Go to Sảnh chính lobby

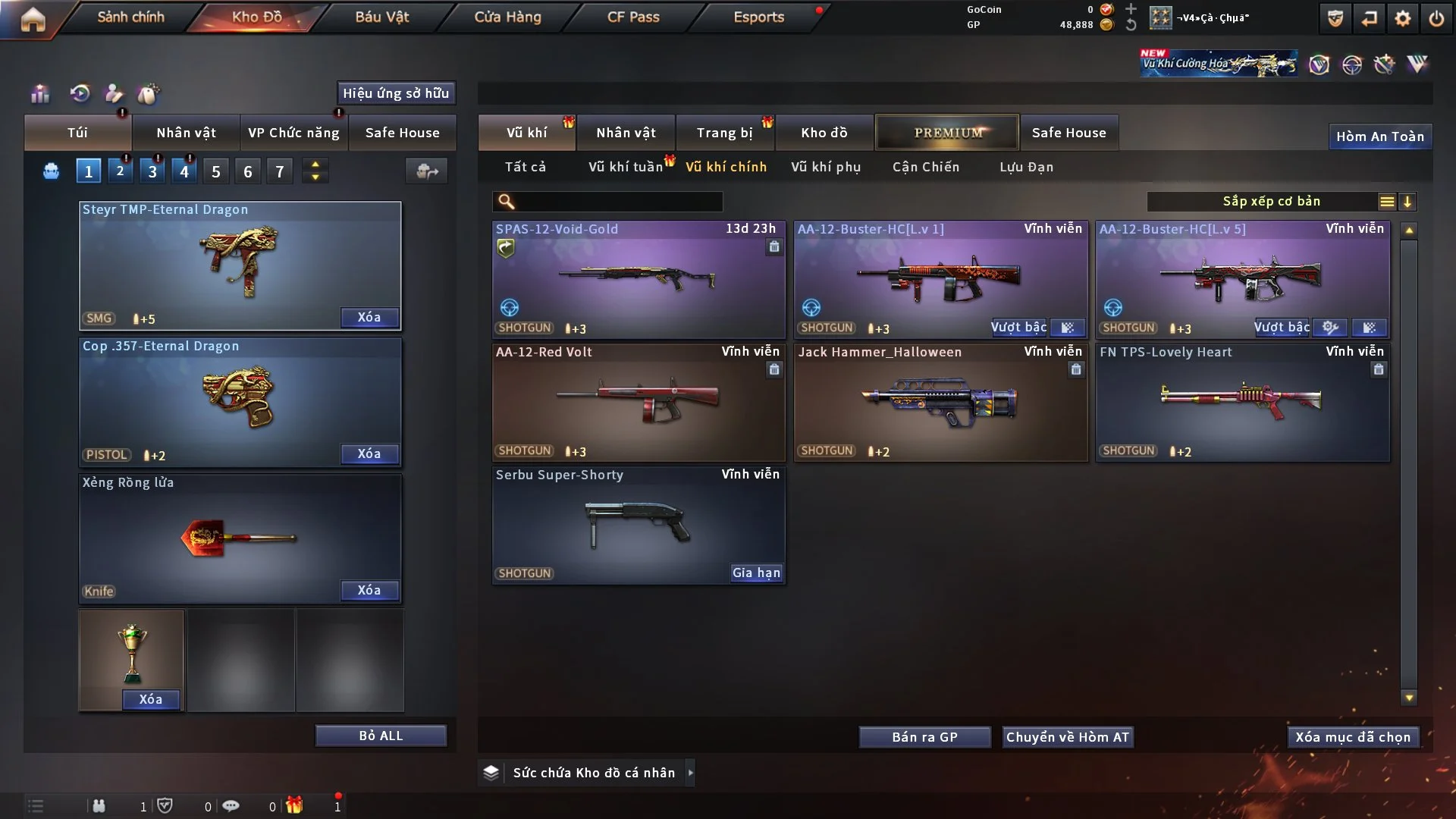[x=130, y=17]
